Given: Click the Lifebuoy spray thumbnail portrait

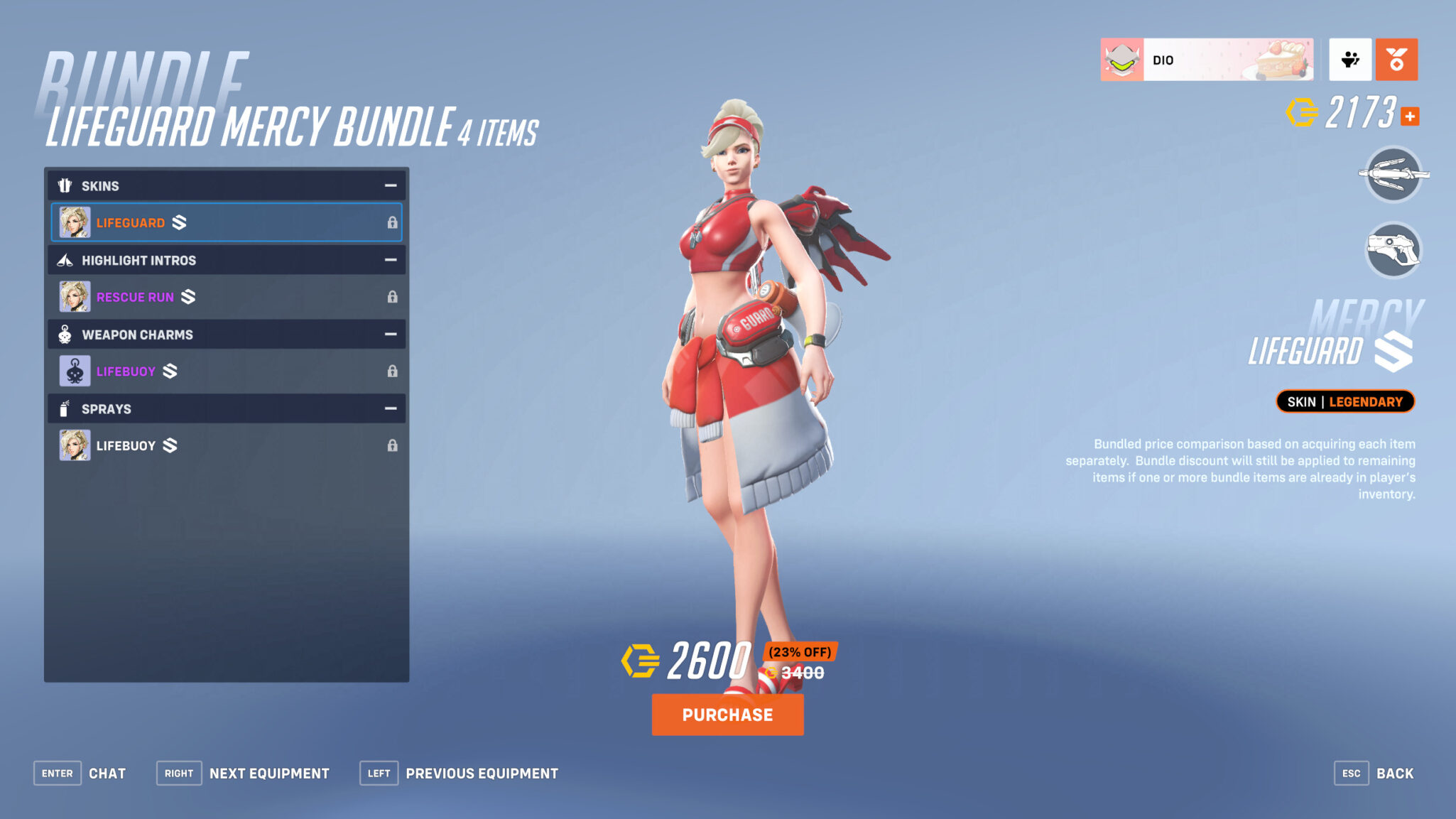Looking at the screenshot, I should [75, 445].
